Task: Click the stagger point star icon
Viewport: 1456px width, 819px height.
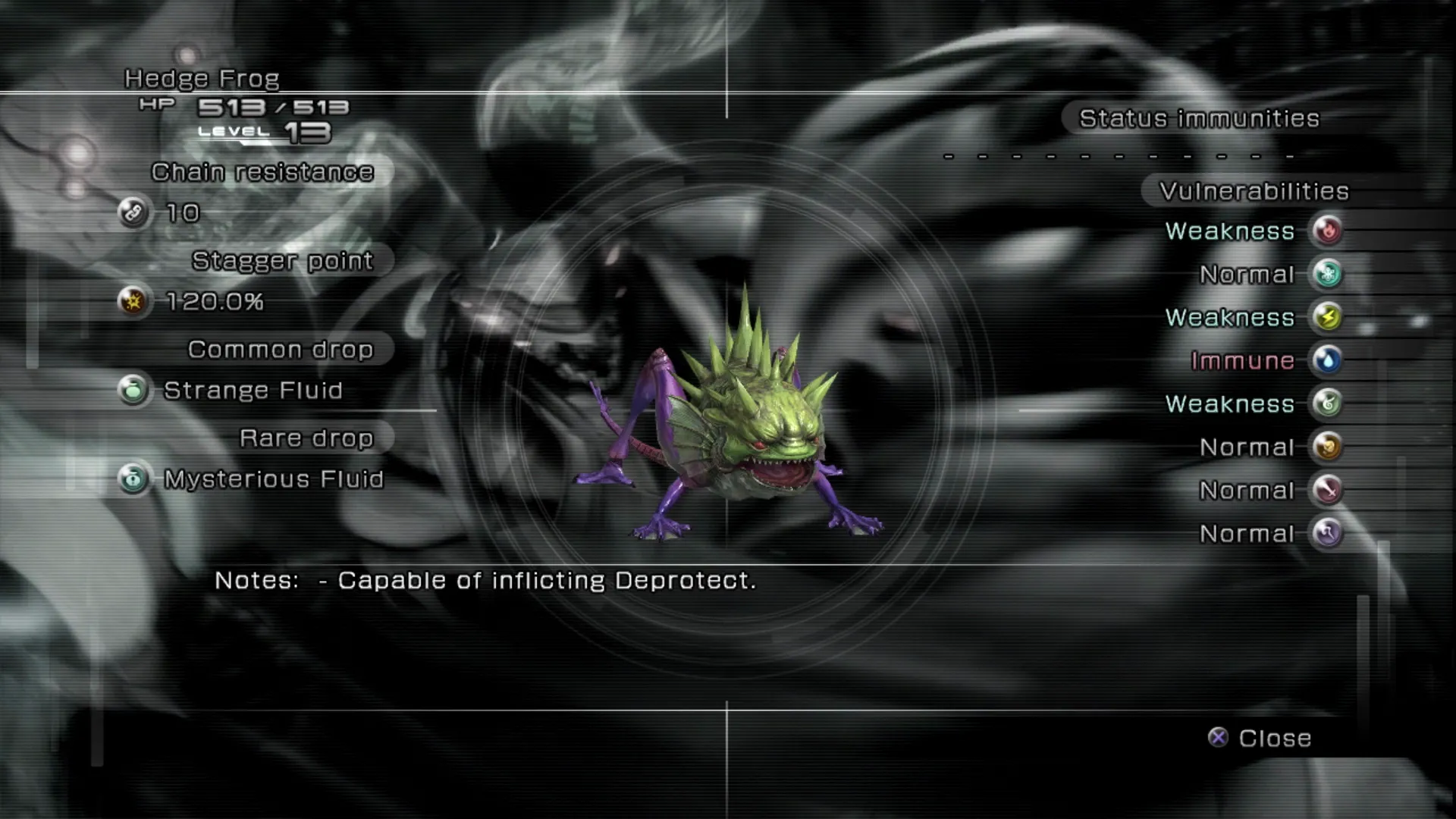Action: pos(133,302)
